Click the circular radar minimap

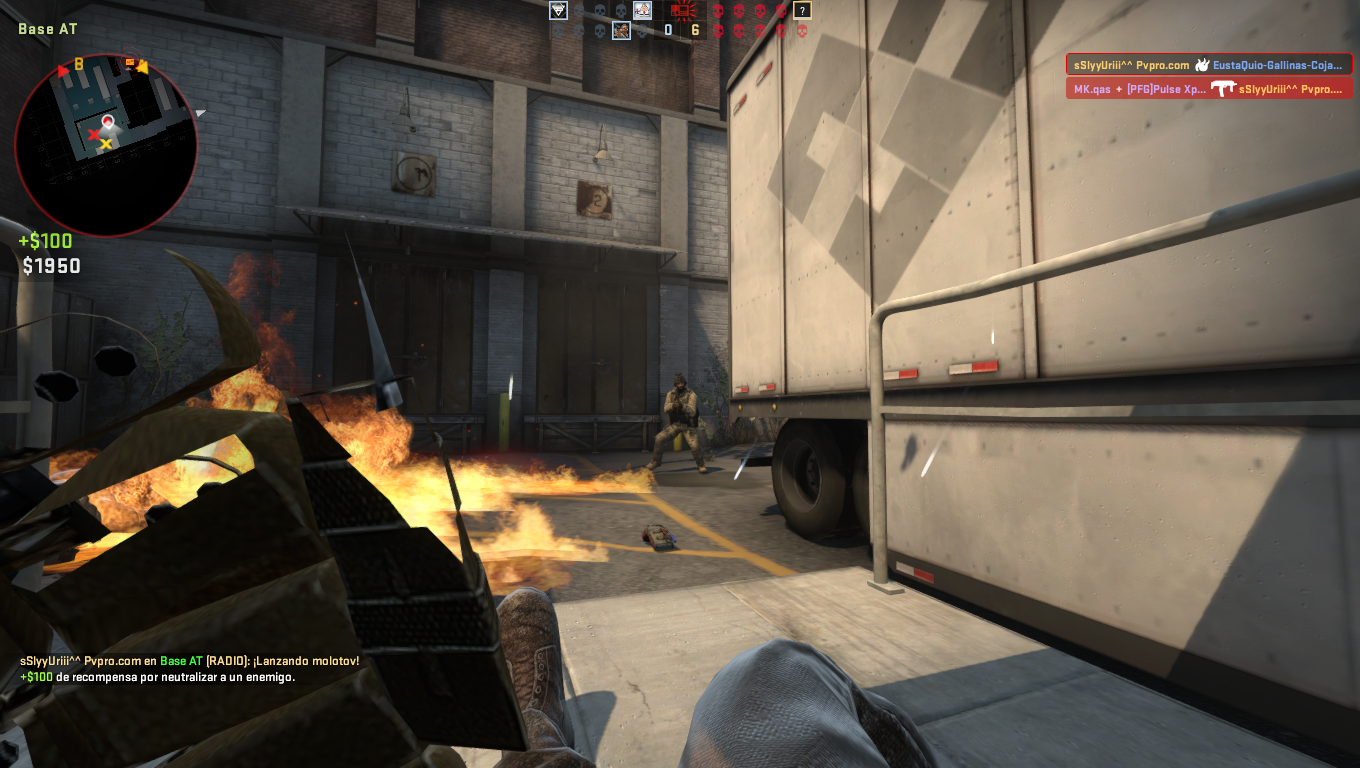(x=106, y=145)
